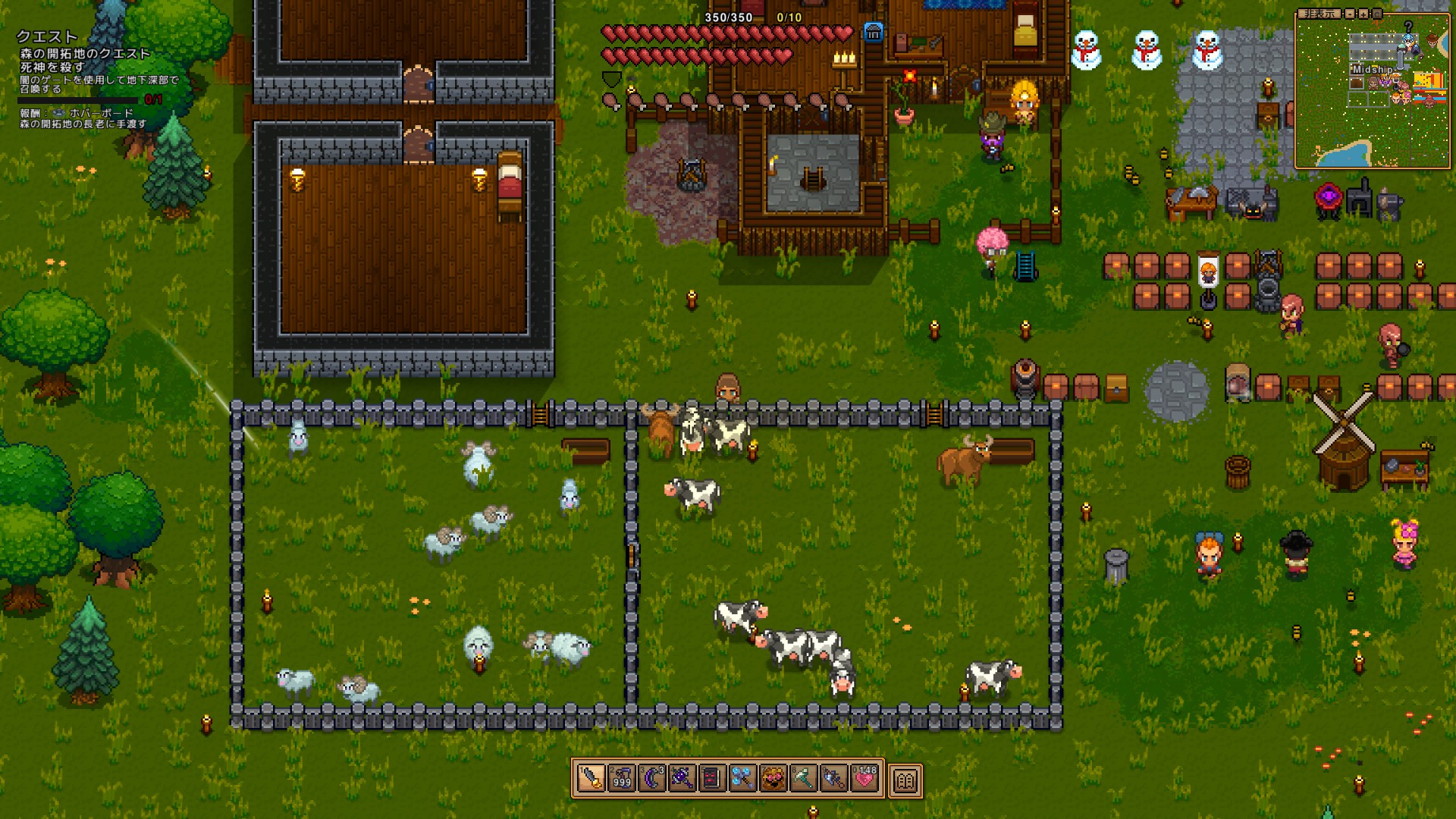Click the blue settlement buff icon

tap(874, 33)
